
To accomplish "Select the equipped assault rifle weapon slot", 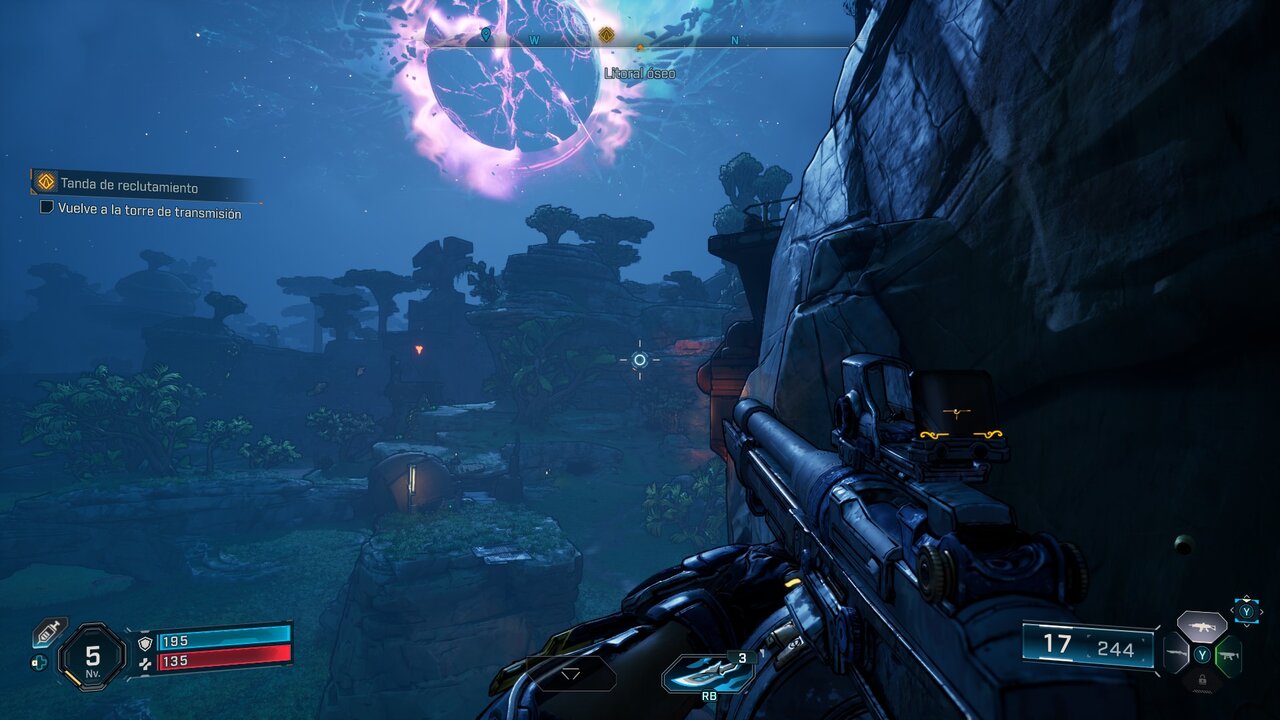I will [x=1201, y=627].
